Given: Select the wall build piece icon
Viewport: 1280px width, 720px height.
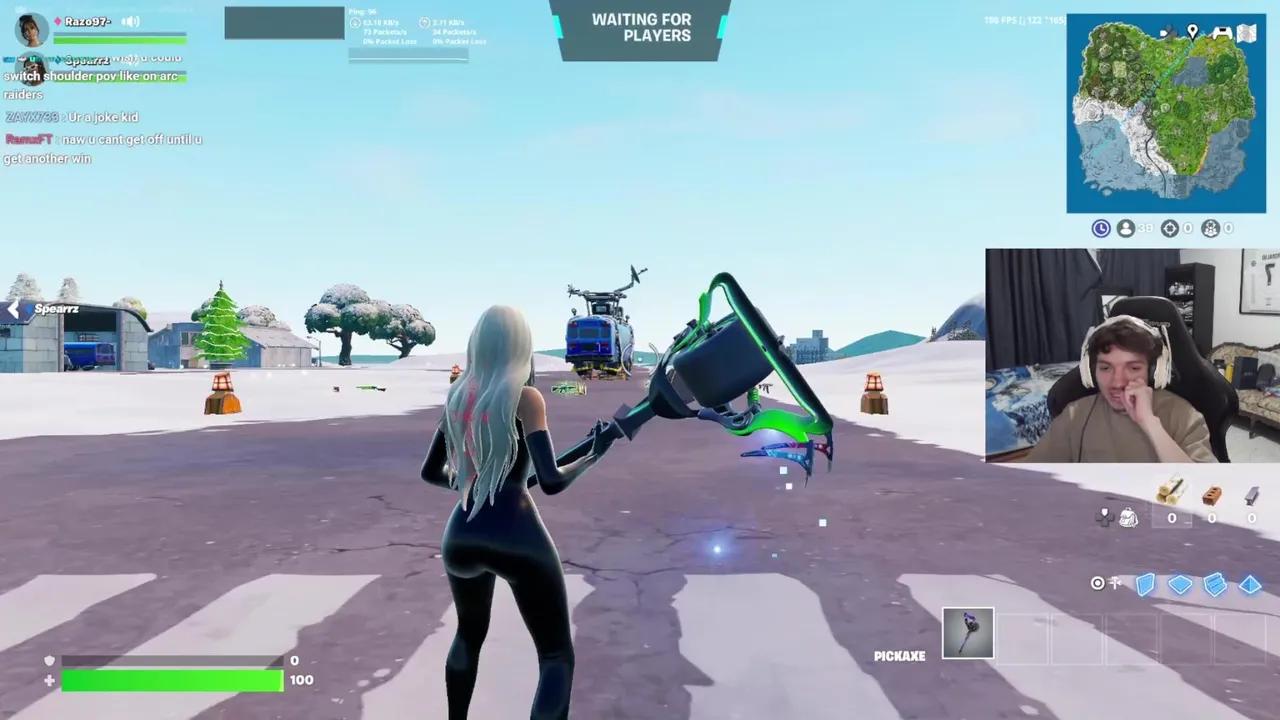Looking at the screenshot, I should tap(1146, 585).
